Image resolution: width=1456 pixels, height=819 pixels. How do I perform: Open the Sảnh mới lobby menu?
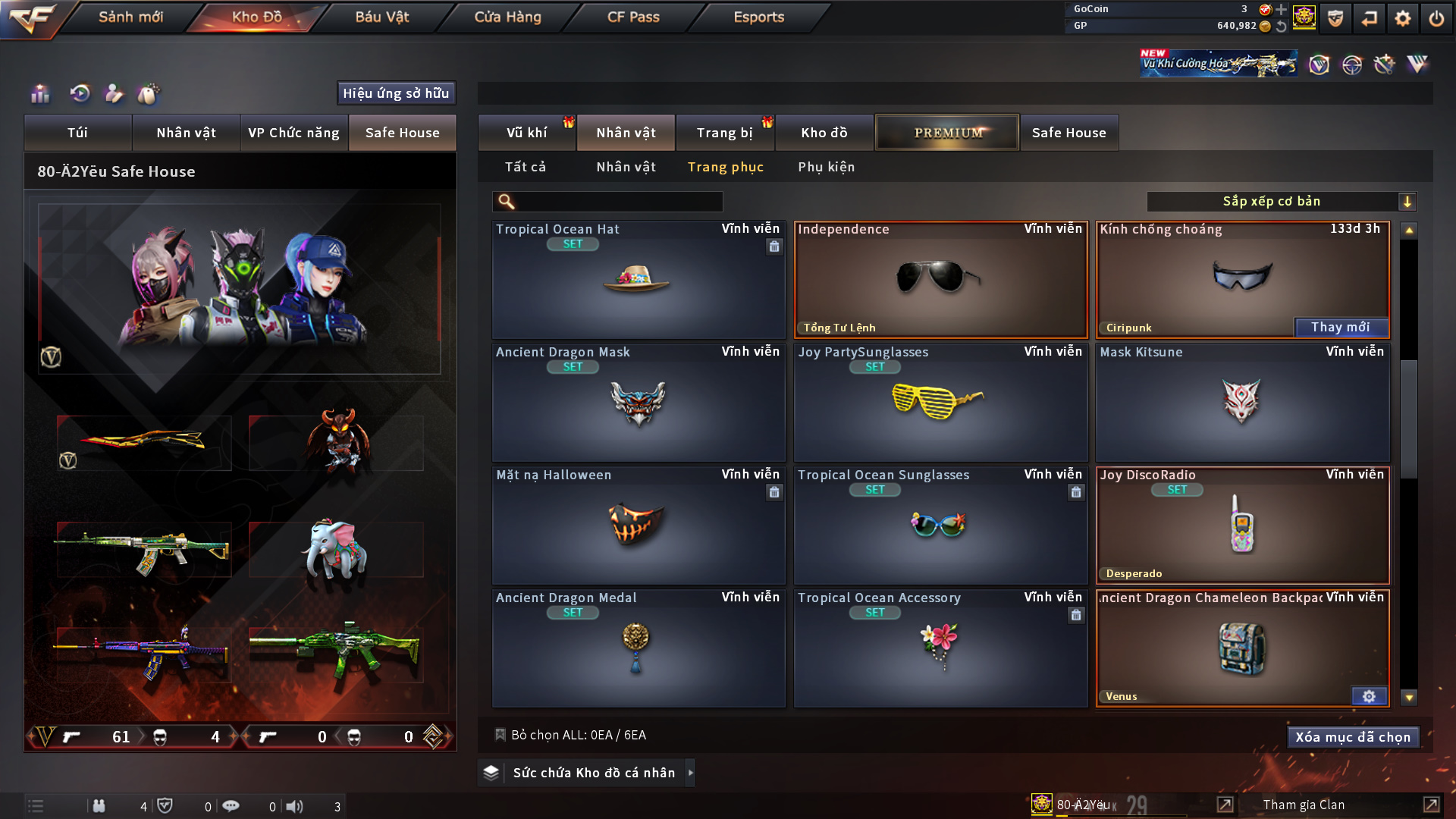[130, 17]
